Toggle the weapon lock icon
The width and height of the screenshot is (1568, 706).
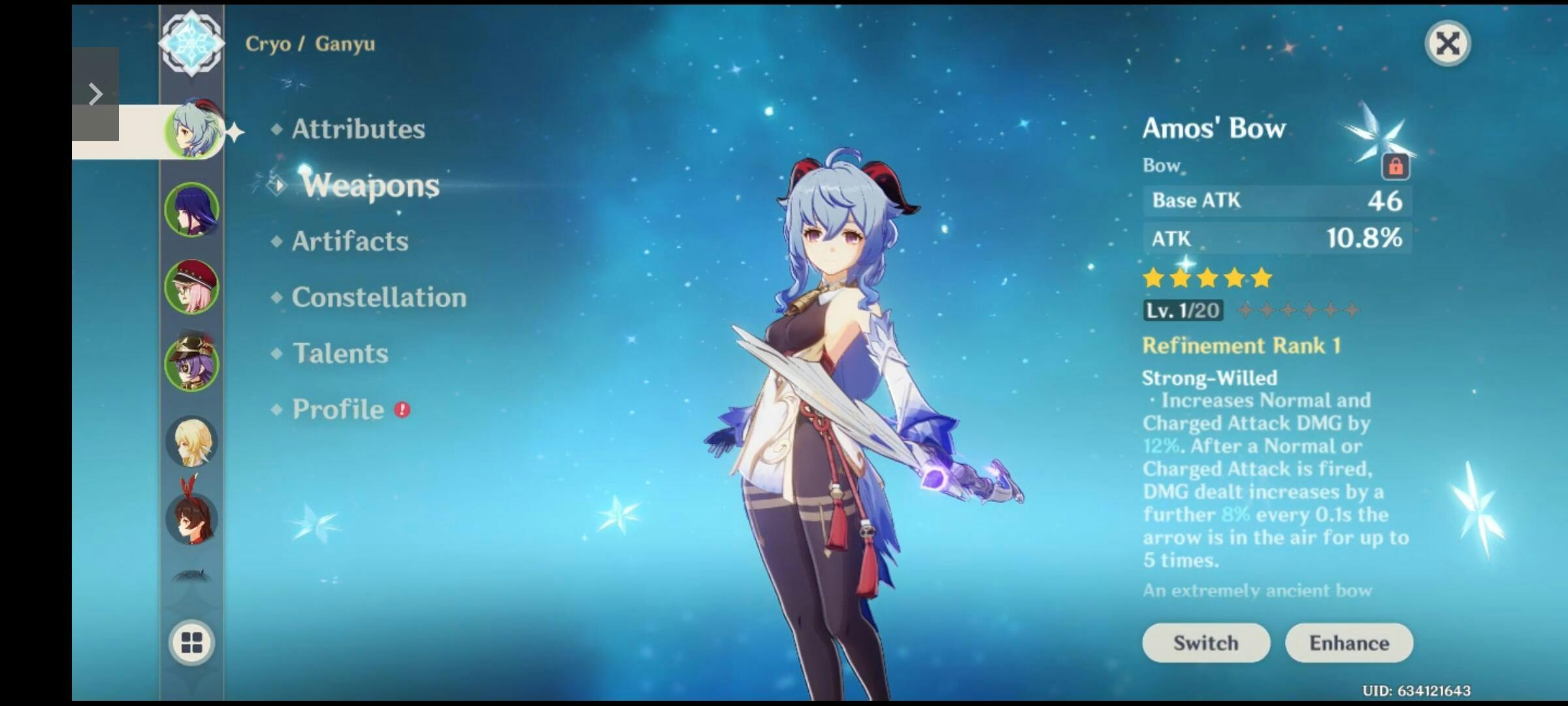(1395, 167)
